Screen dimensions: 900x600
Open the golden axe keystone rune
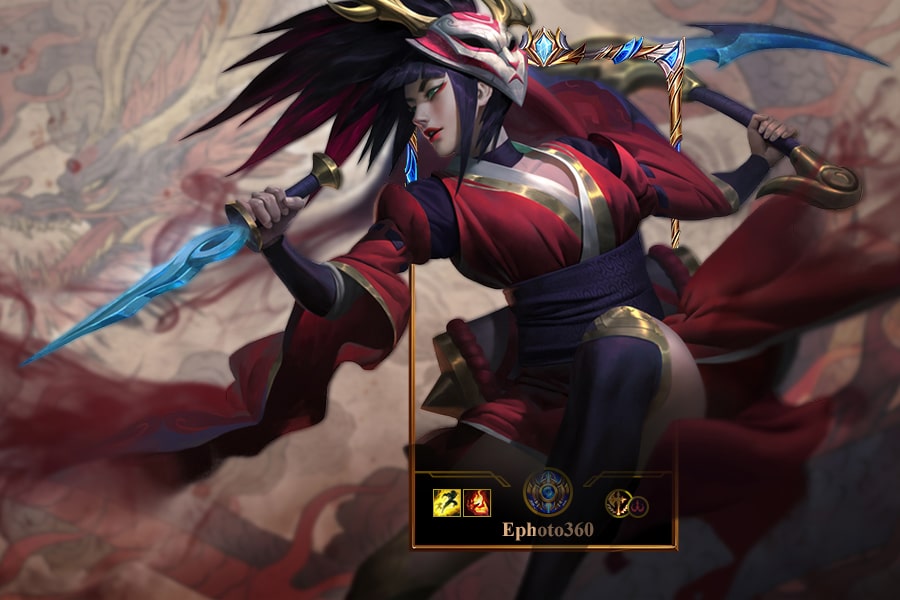point(619,503)
